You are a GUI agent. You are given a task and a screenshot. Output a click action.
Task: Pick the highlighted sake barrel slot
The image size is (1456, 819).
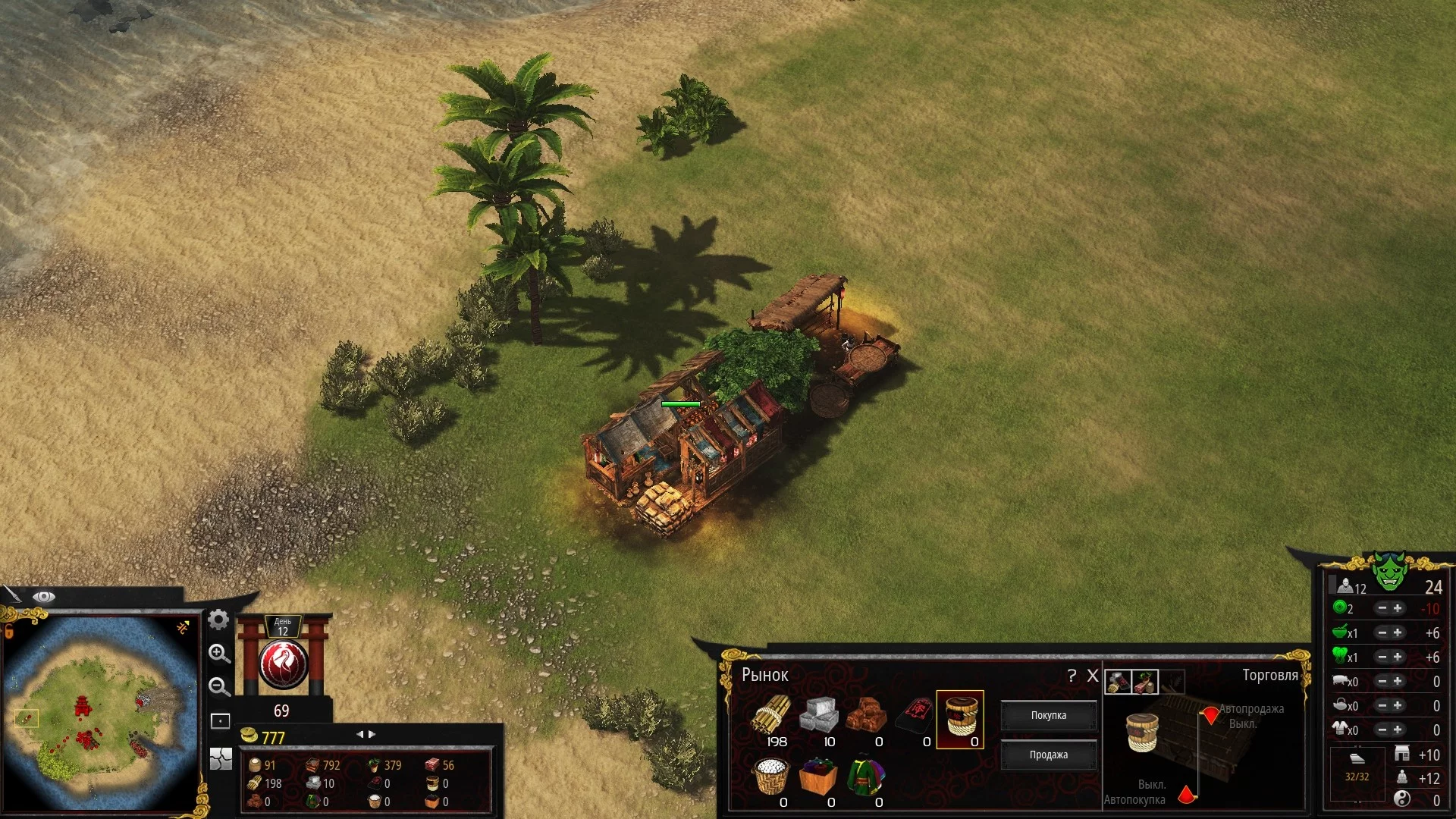coord(960,717)
